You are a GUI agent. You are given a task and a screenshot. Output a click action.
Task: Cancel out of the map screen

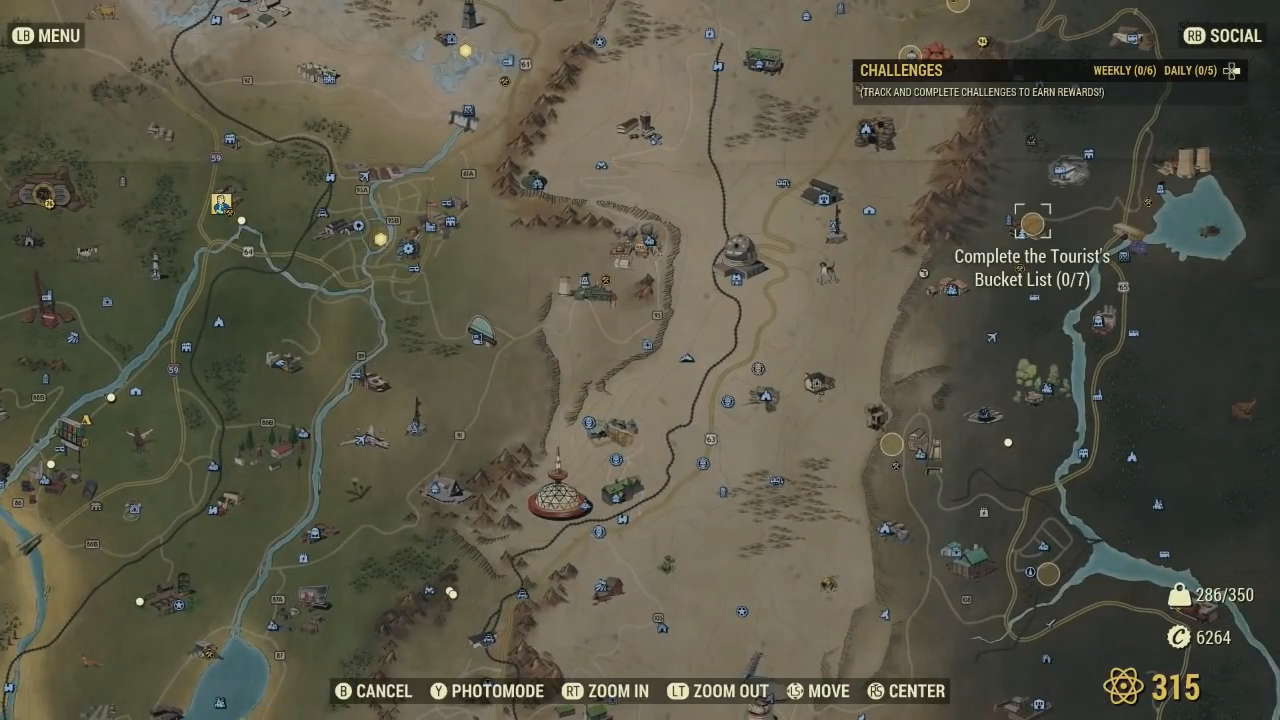click(373, 691)
